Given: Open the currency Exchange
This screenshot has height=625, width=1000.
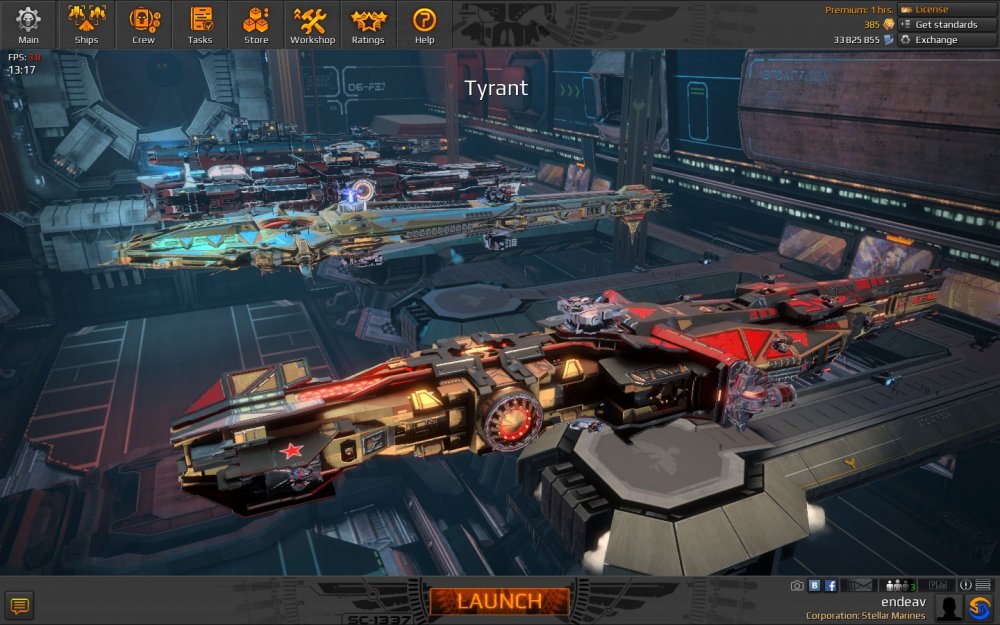Looking at the screenshot, I should click(946, 40).
